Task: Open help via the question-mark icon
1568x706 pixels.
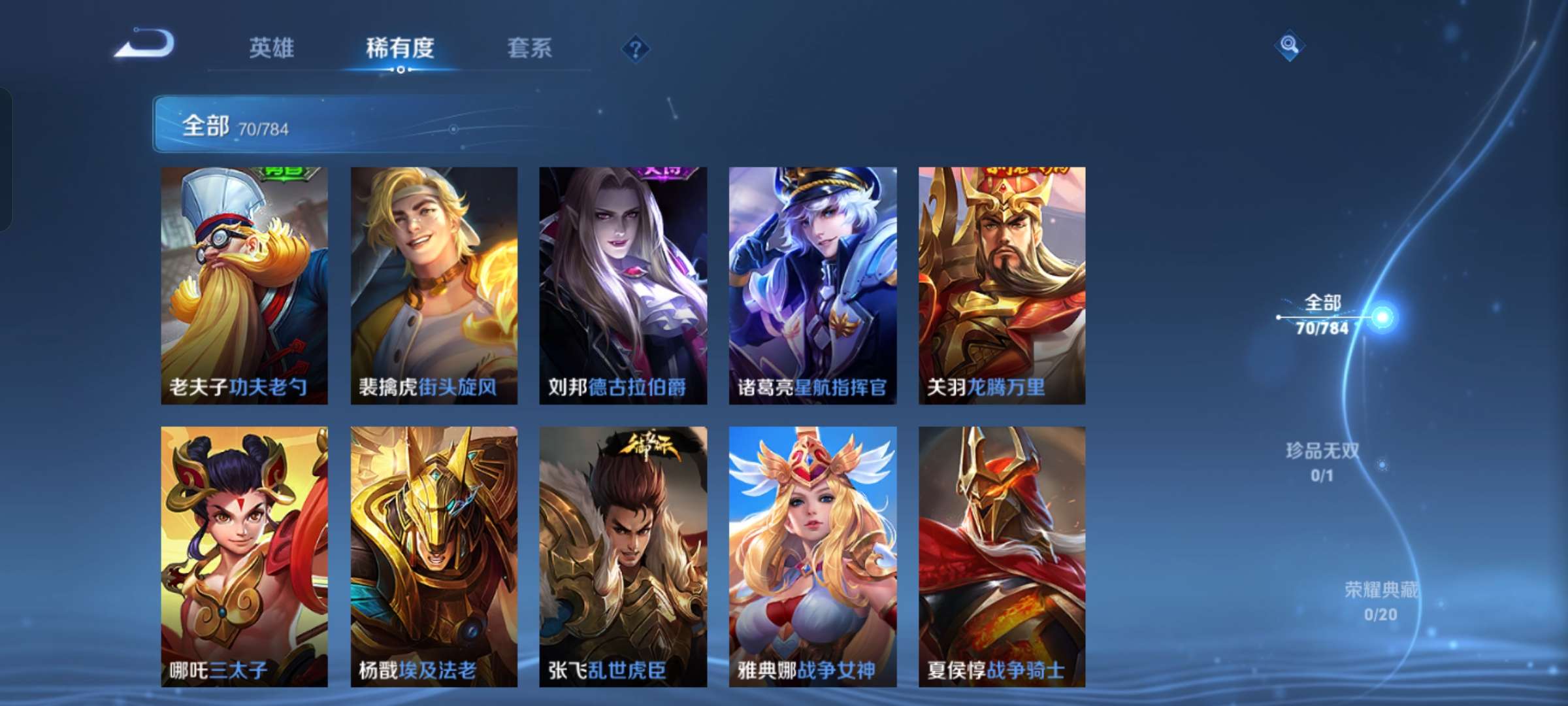Action: click(x=638, y=47)
